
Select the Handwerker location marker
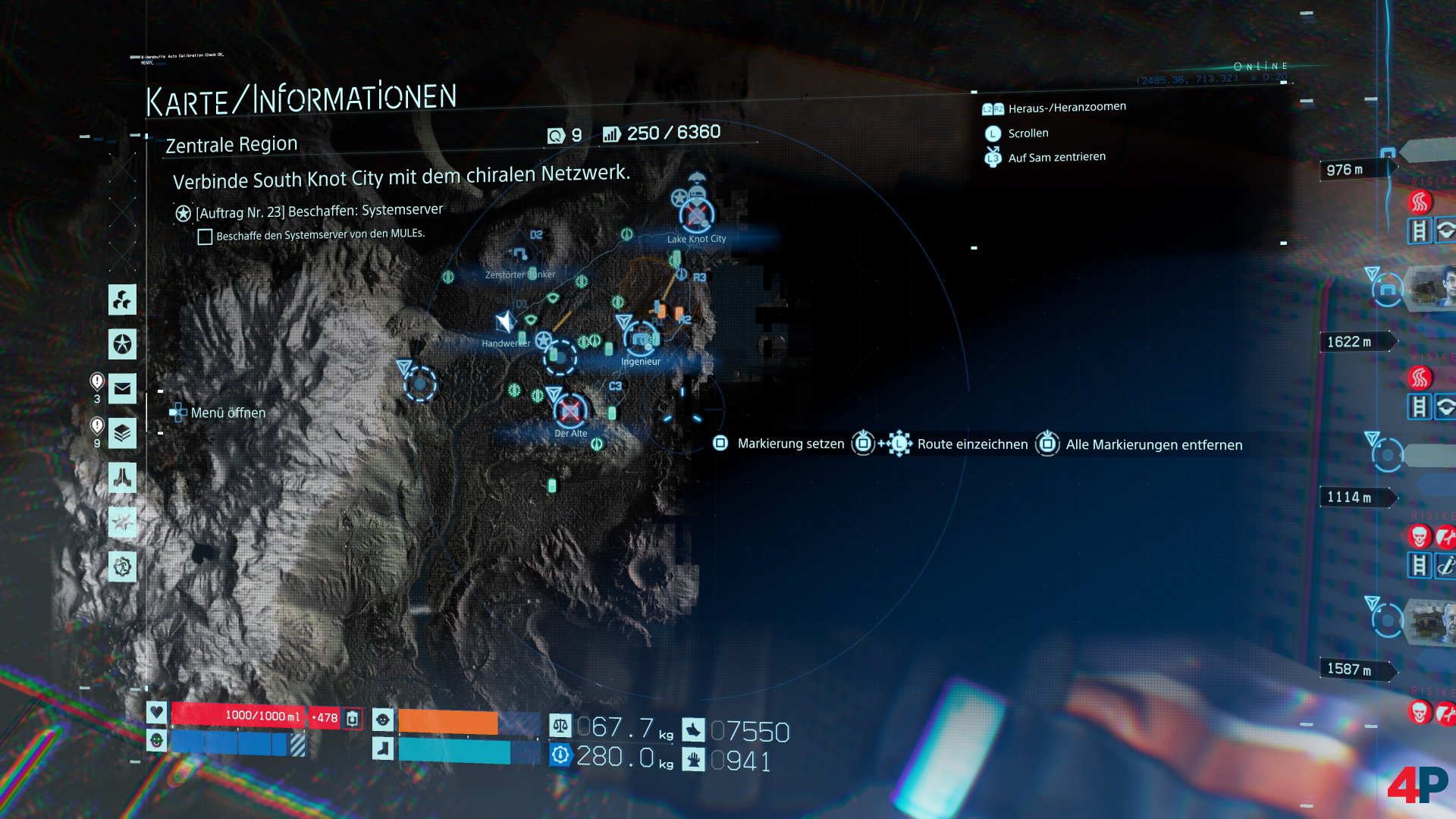click(x=505, y=323)
